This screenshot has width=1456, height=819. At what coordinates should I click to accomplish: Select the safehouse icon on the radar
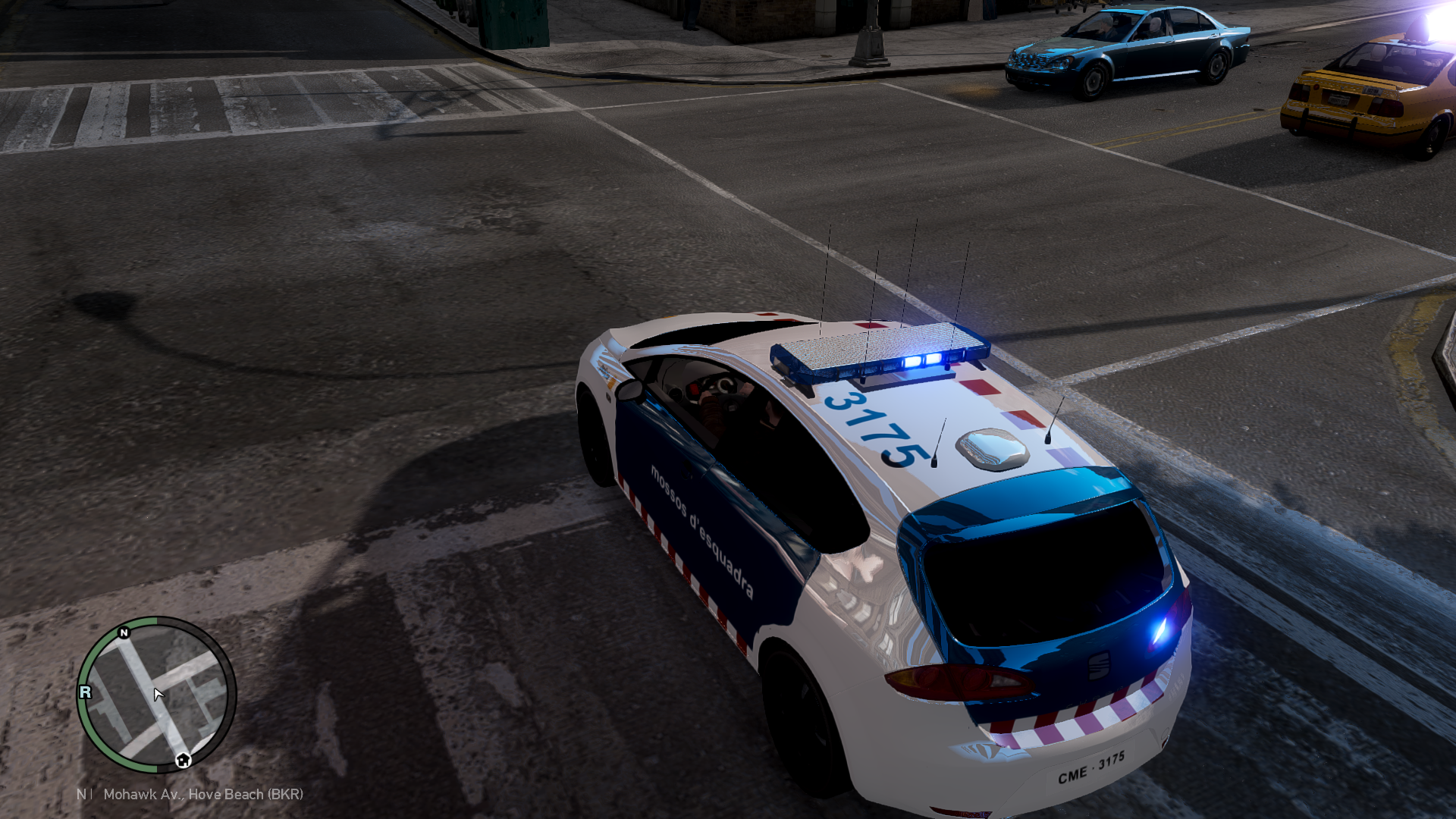pos(183,760)
